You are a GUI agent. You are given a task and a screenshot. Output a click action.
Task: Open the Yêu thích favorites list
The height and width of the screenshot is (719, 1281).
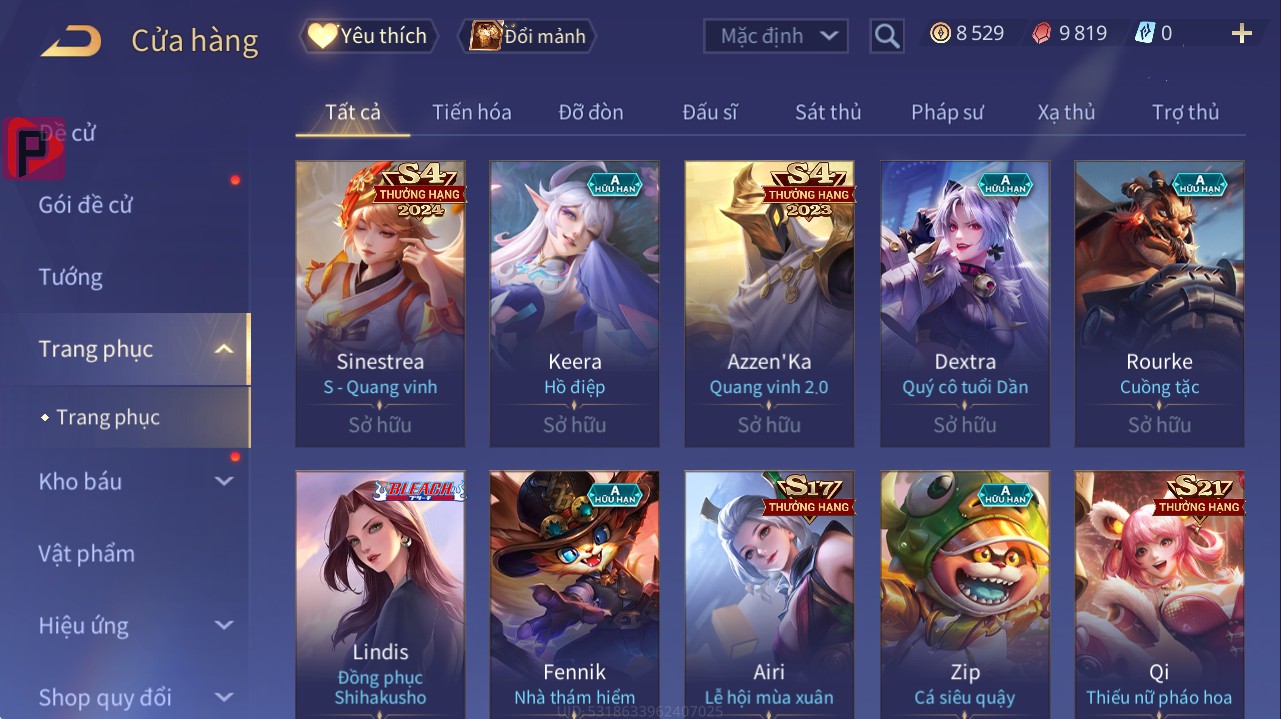tap(369, 36)
